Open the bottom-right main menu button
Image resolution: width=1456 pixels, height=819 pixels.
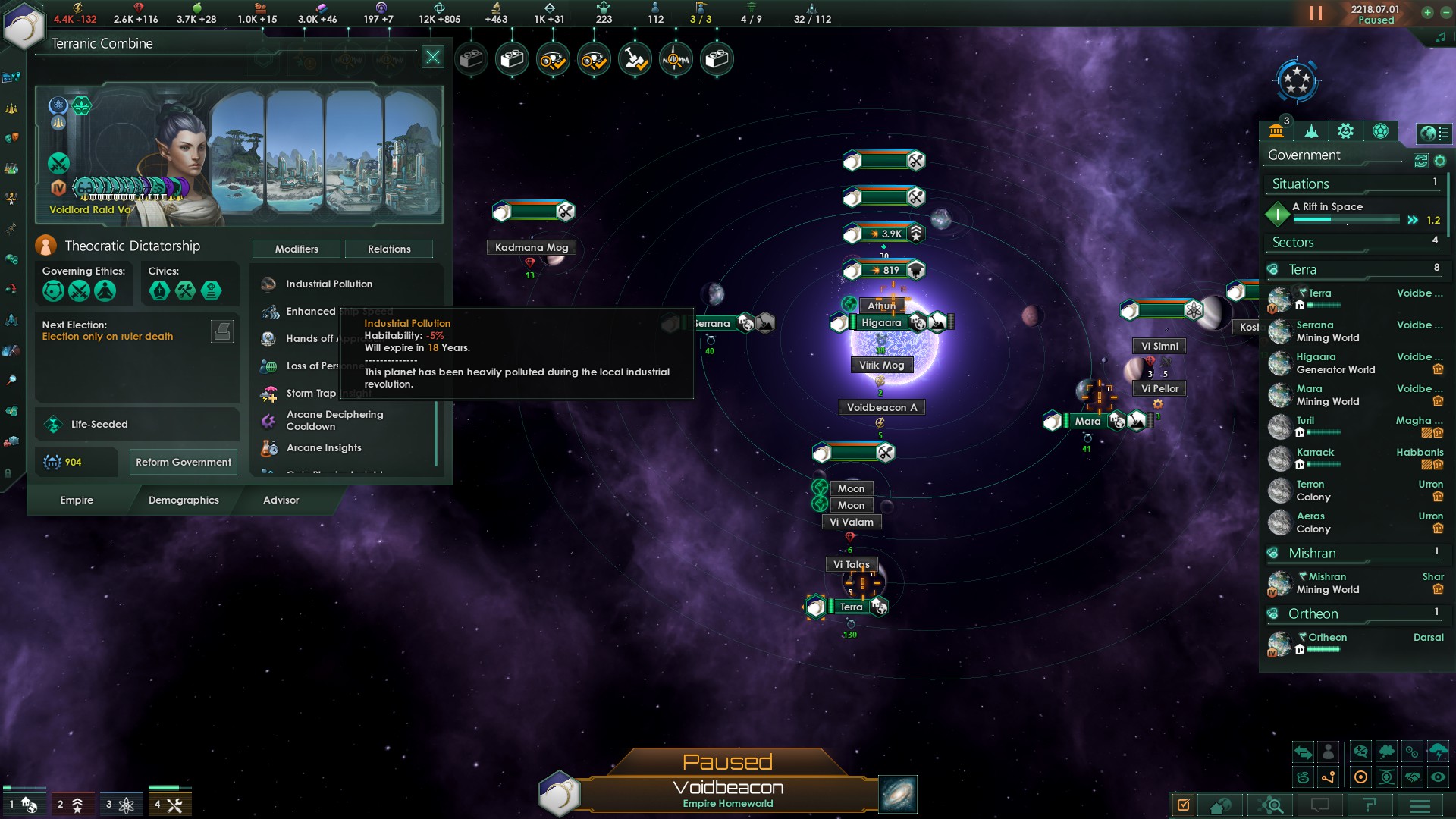1420,805
